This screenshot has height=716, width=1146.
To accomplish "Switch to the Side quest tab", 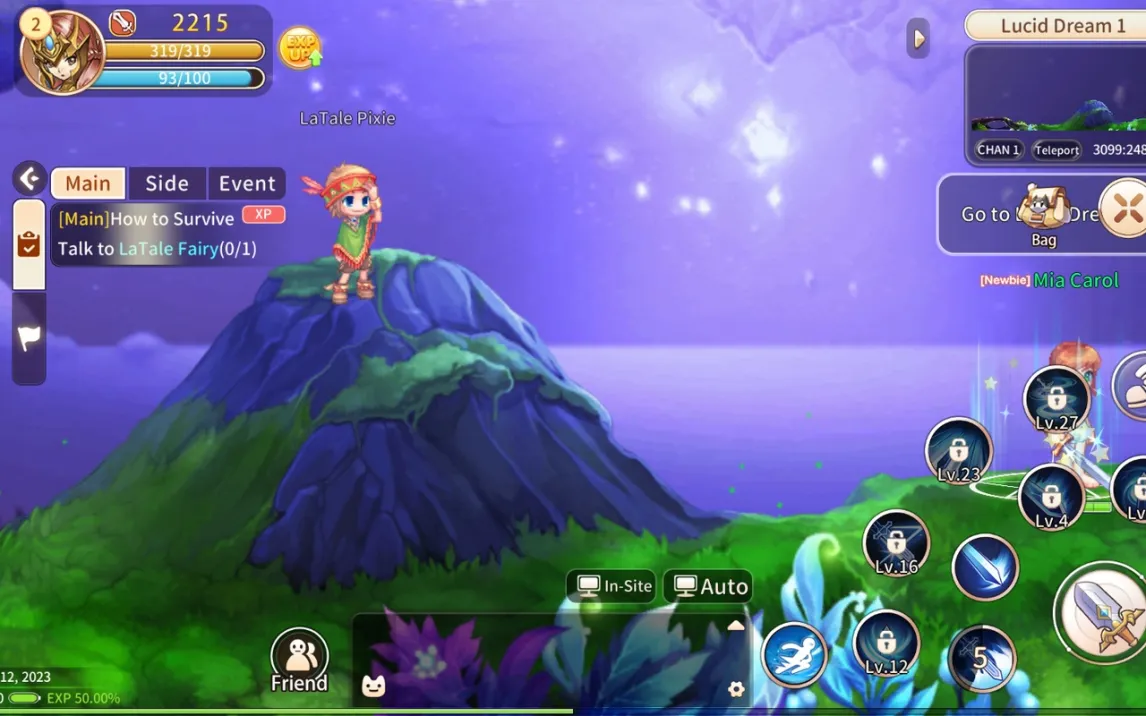I will [x=167, y=183].
